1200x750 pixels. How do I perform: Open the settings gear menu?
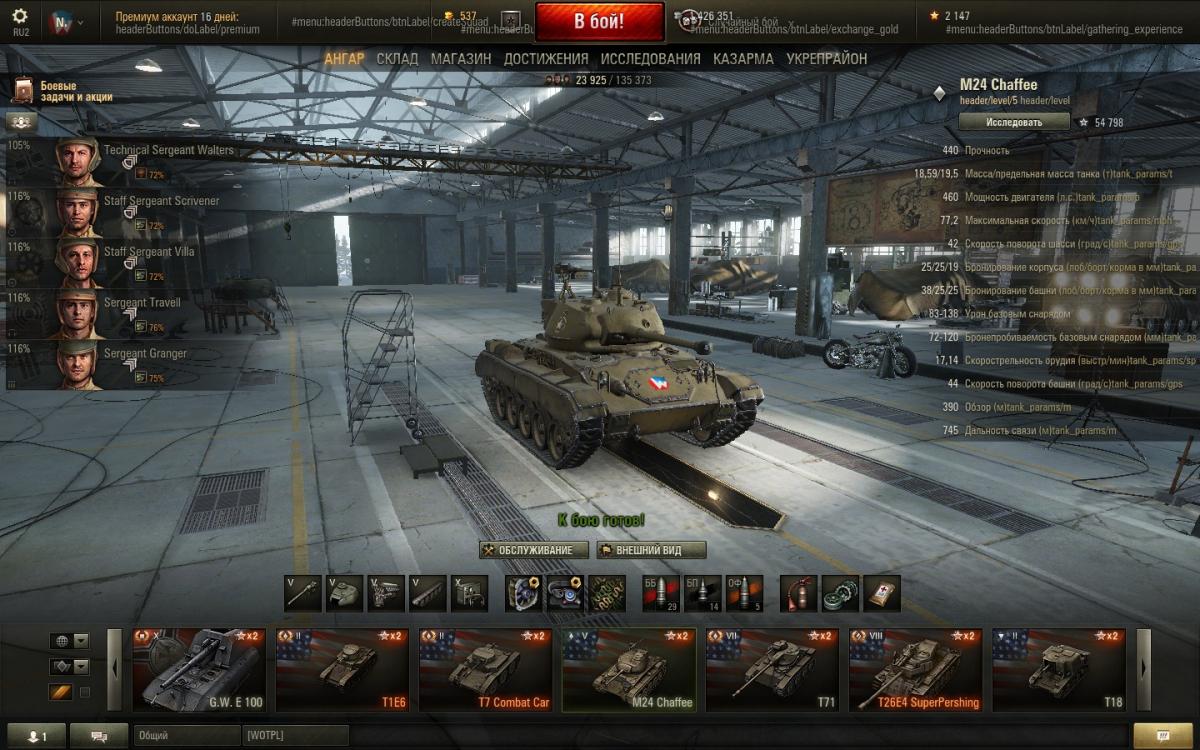point(20,16)
